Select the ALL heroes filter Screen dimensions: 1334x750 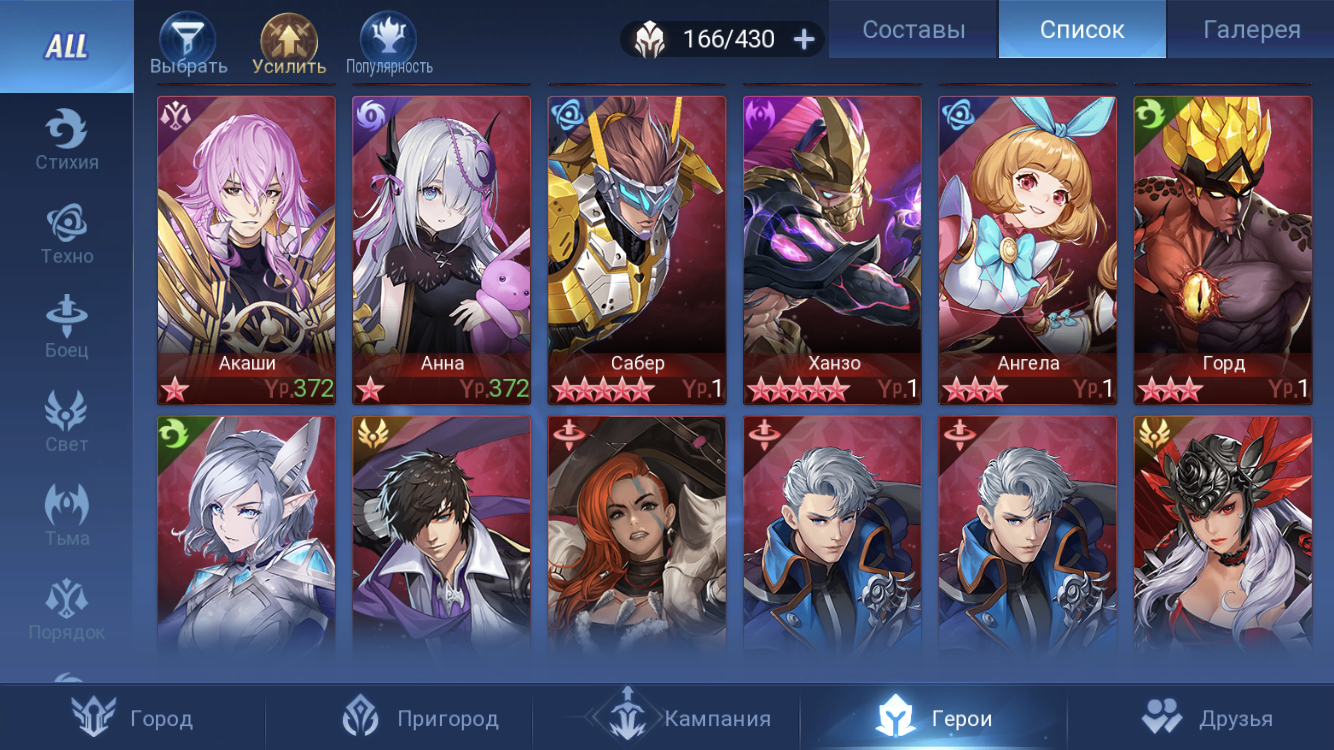(x=66, y=46)
